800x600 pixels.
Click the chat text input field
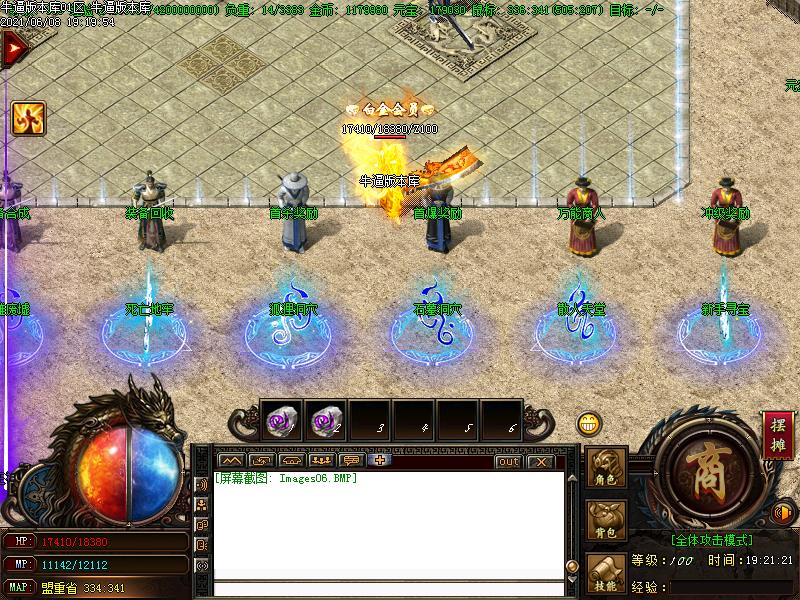388,588
